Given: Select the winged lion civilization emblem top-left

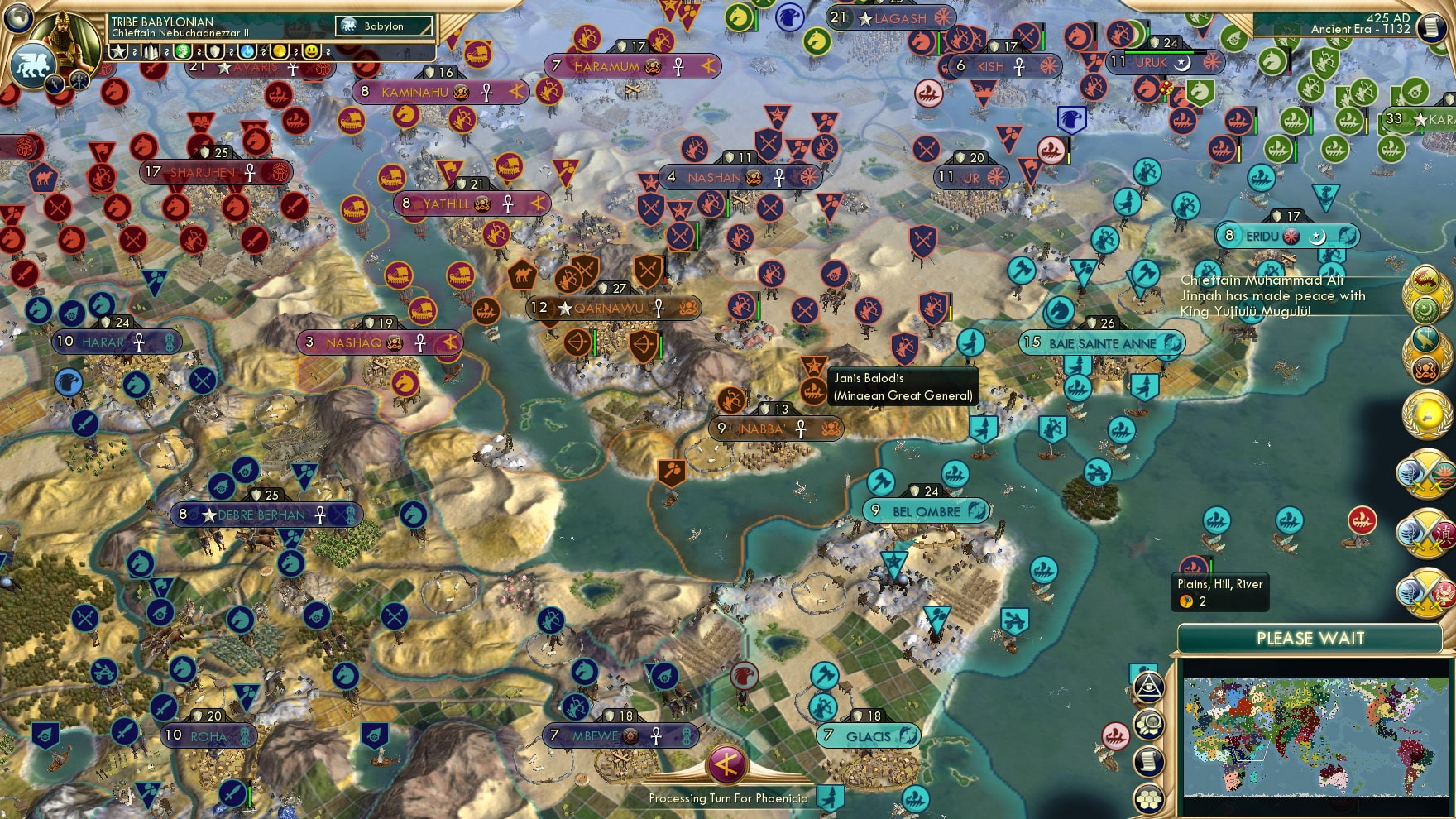Looking at the screenshot, I should click(x=31, y=65).
